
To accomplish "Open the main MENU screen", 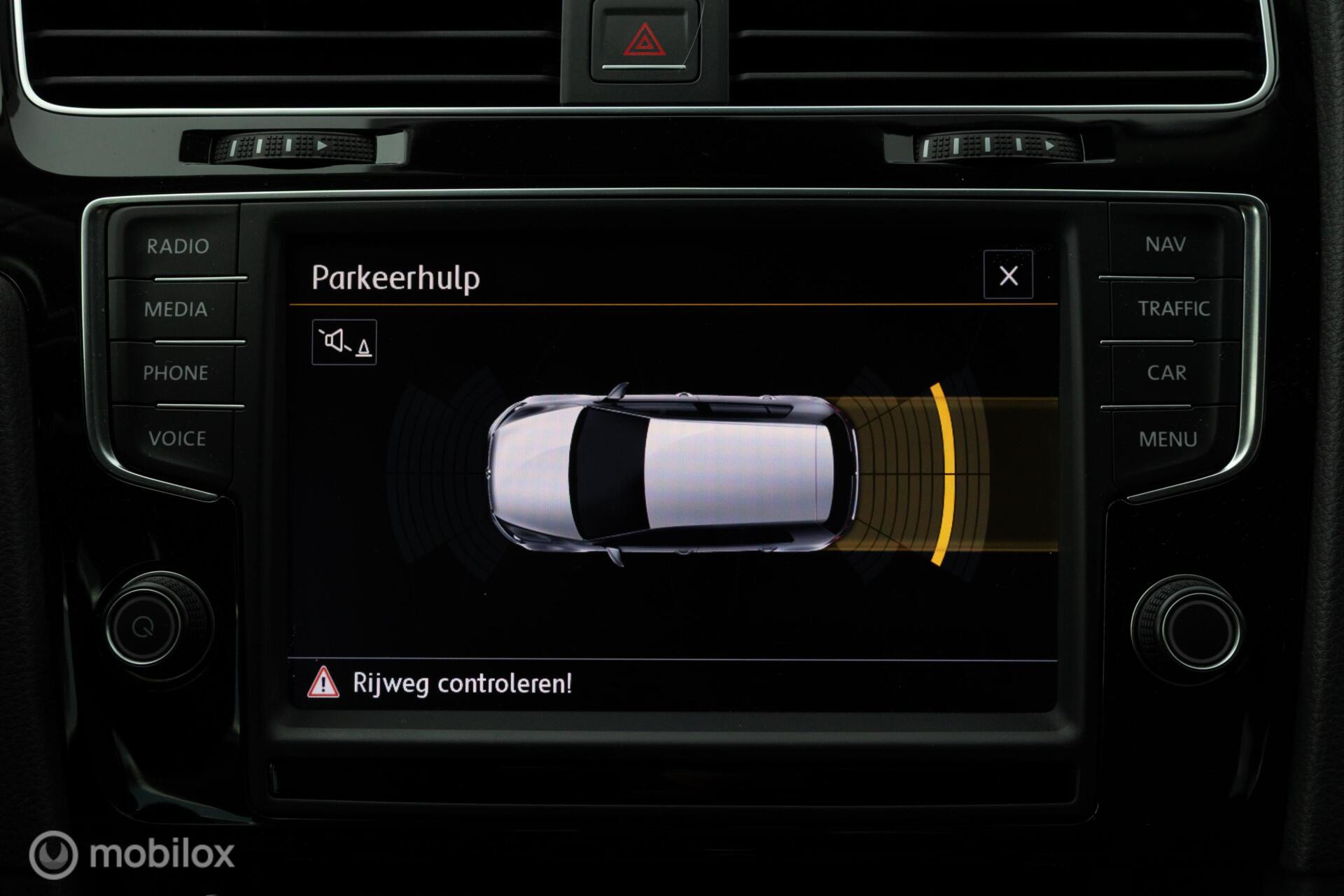I will click(1168, 439).
